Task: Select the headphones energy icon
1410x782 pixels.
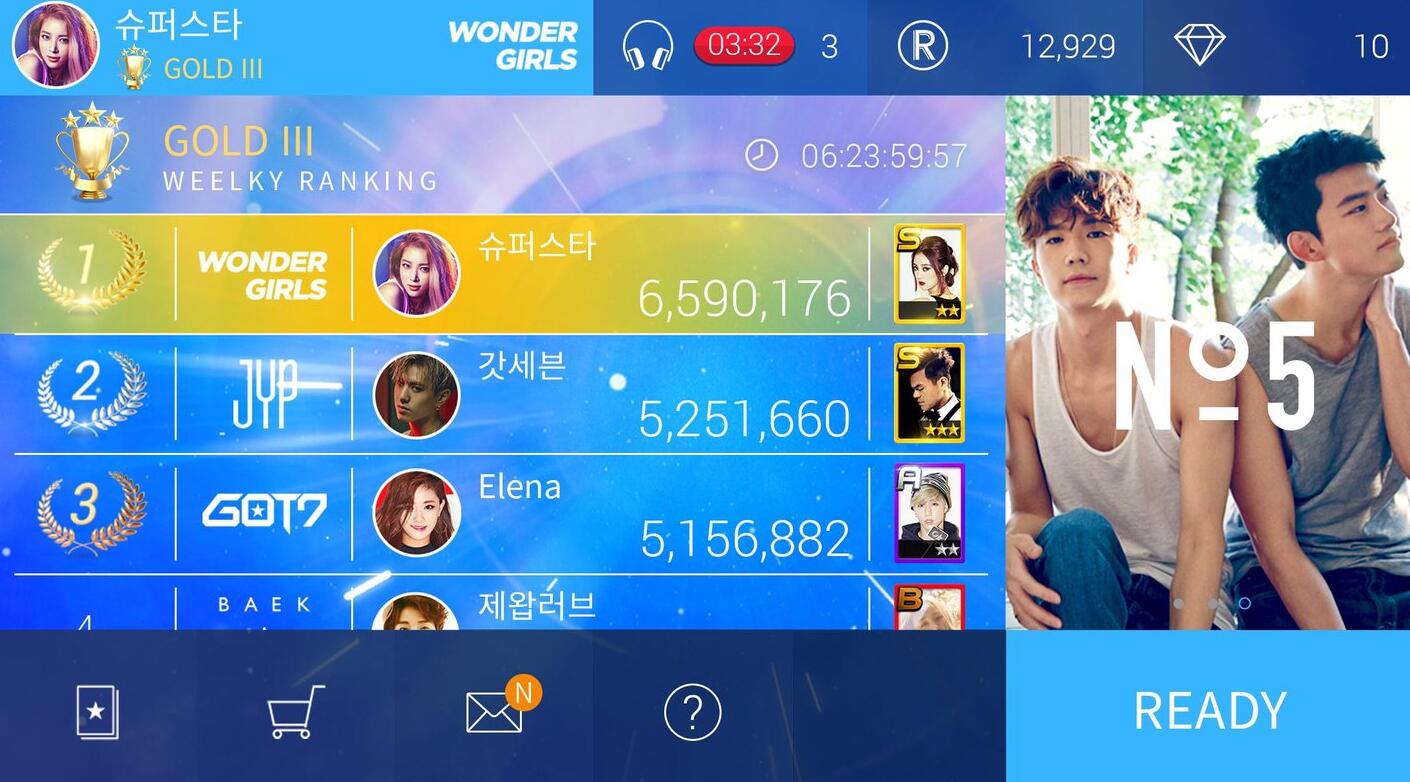Action: point(647,46)
